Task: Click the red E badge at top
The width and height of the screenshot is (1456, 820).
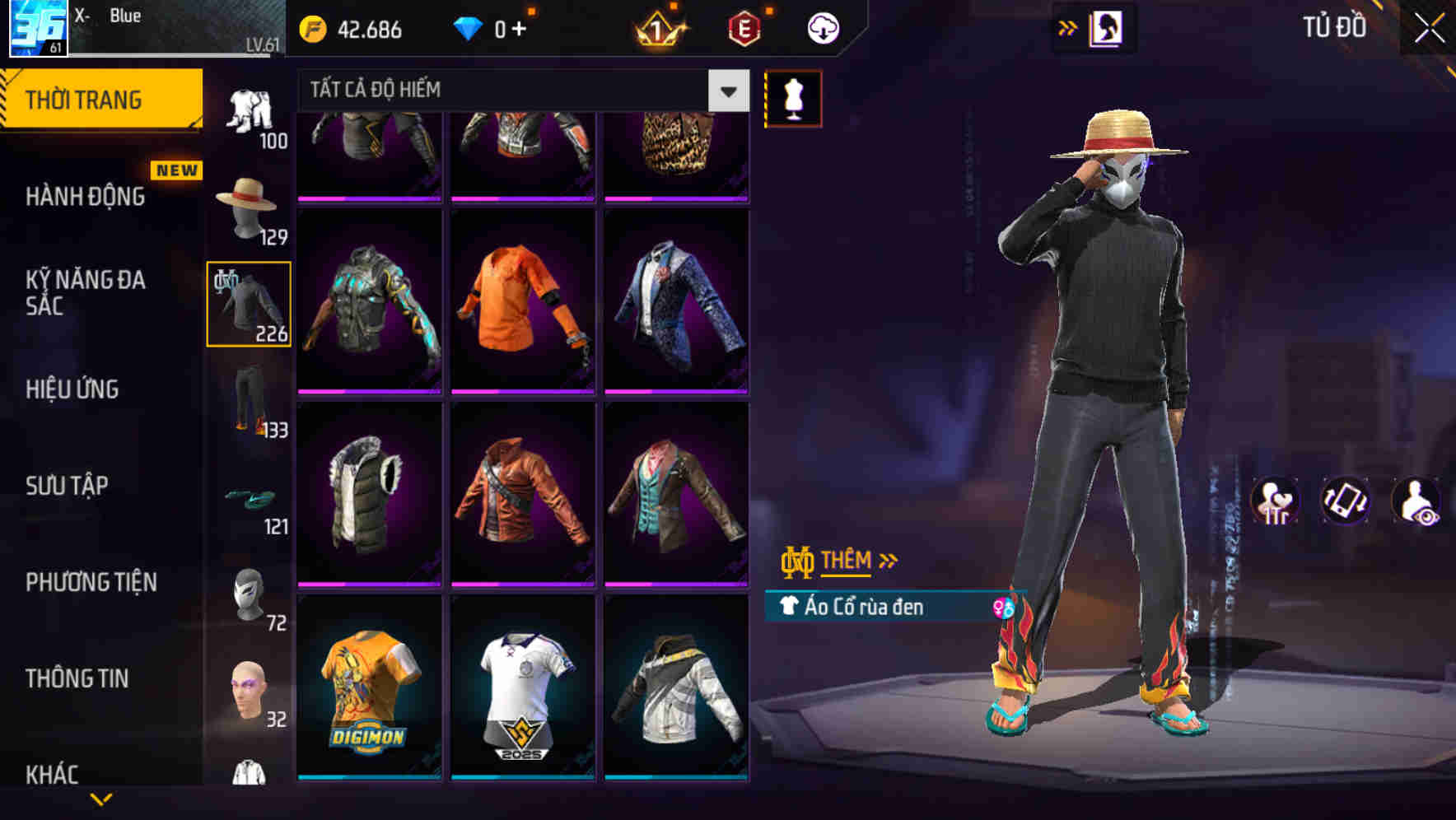Action: tap(742, 27)
